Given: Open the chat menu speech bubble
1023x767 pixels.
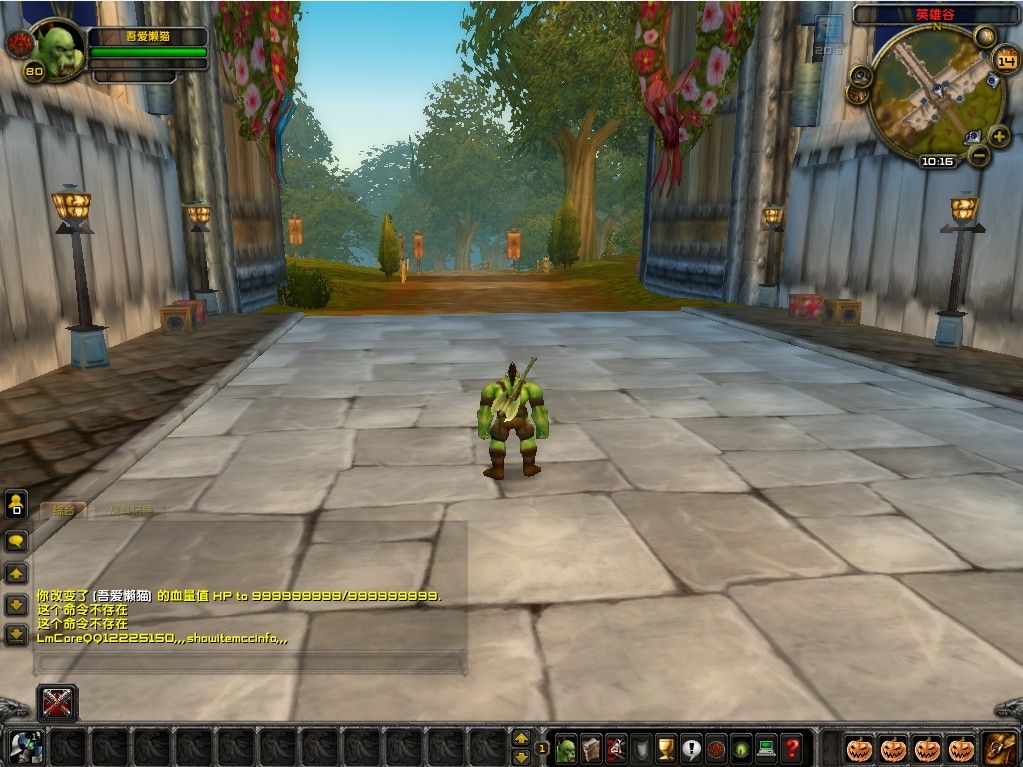Looking at the screenshot, I should tap(16, 541).
